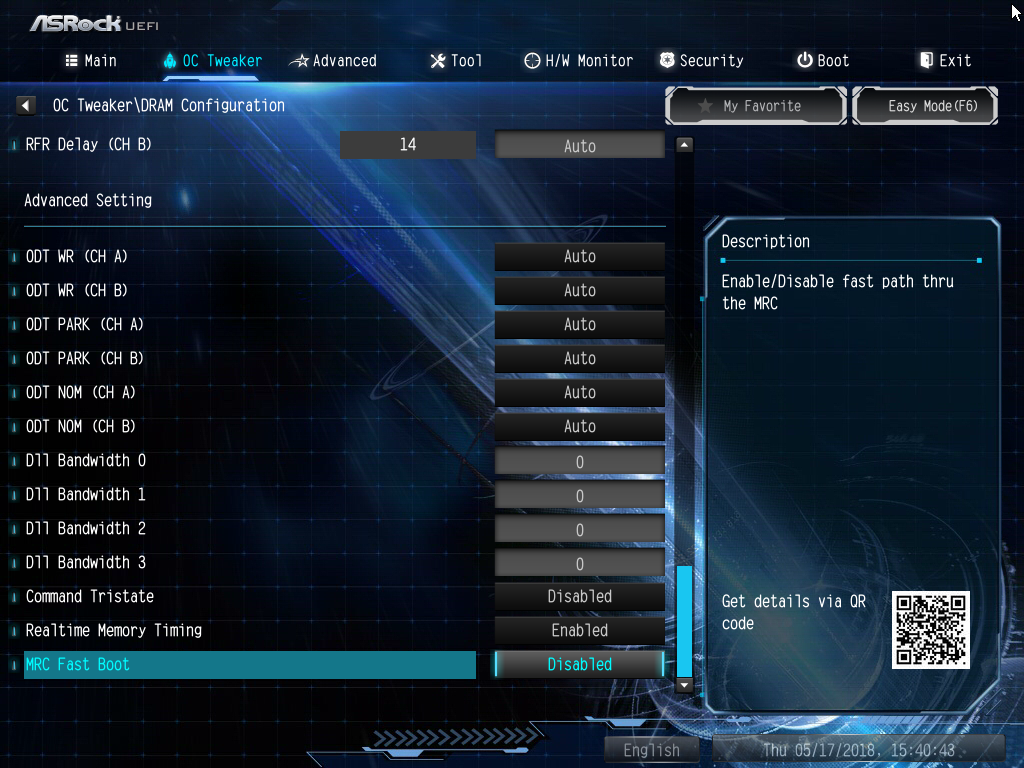The image size is (1024, 768).
Task: Switch to the Advanced tab
Action: click(x=333, y=61)
